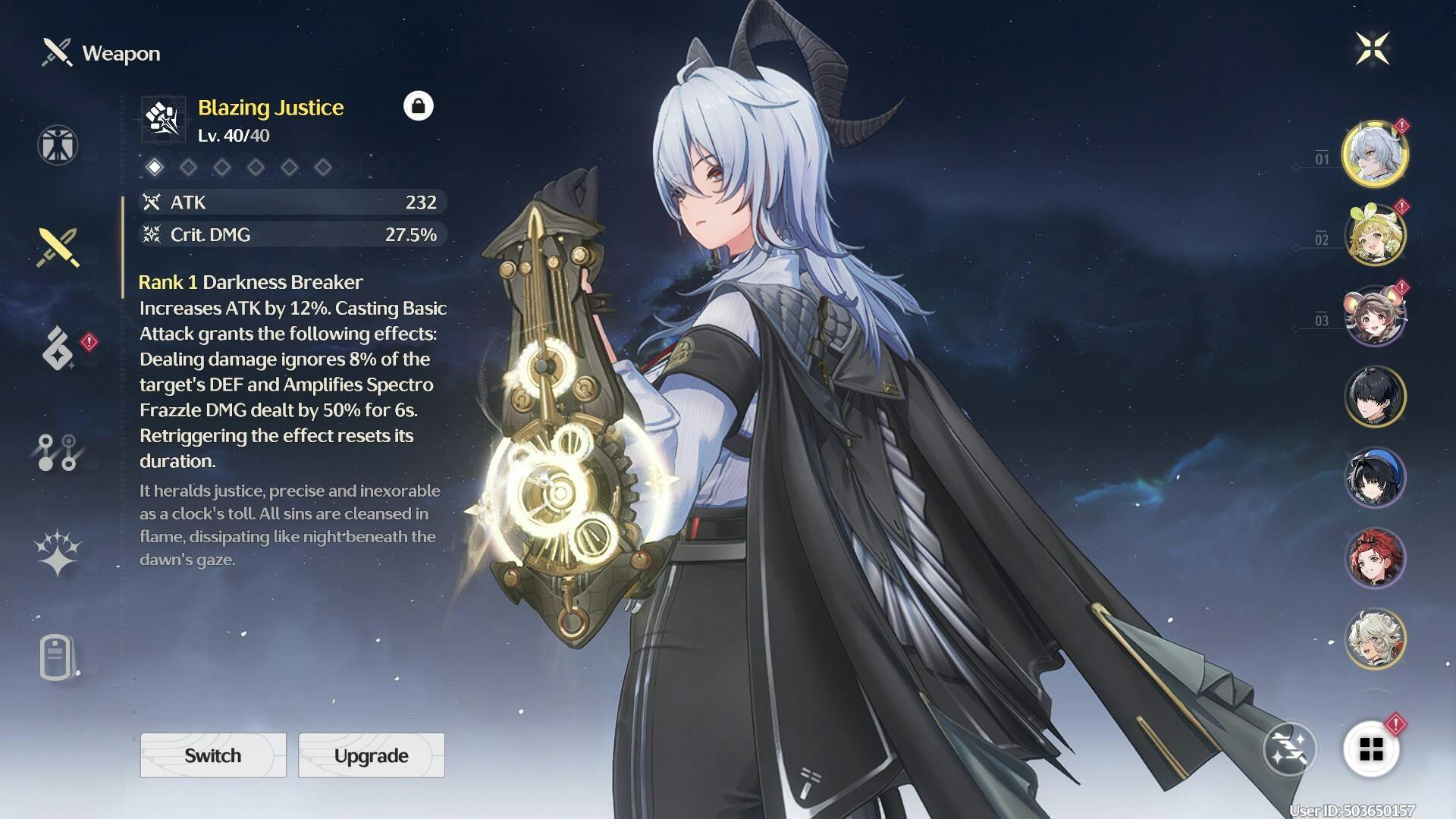Close the character menu
Image resolution: width=1456 pixels, height=819 pixels.
tap(1372, 49)
